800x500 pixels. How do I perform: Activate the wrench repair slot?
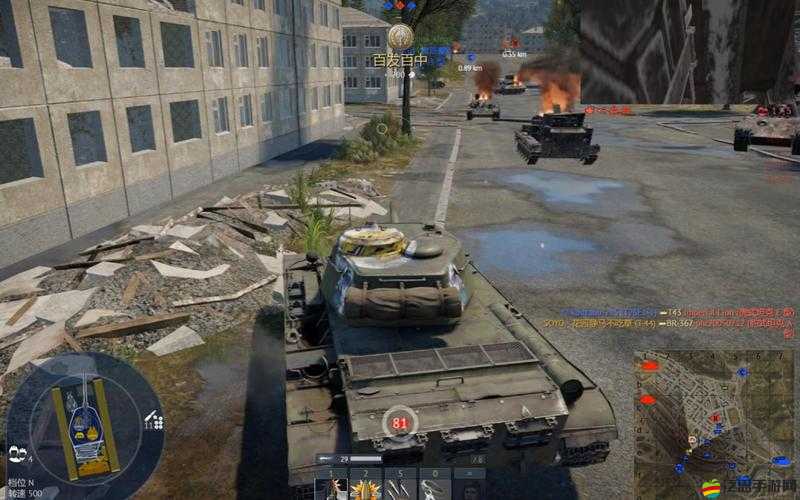(x=434, y=487)
